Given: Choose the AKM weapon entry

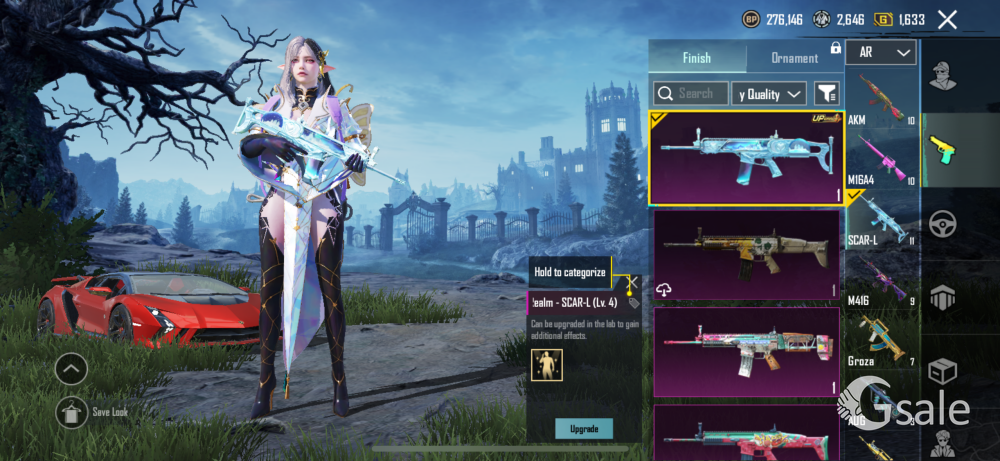Looking at the screenshot, I should tap(881, 99).
